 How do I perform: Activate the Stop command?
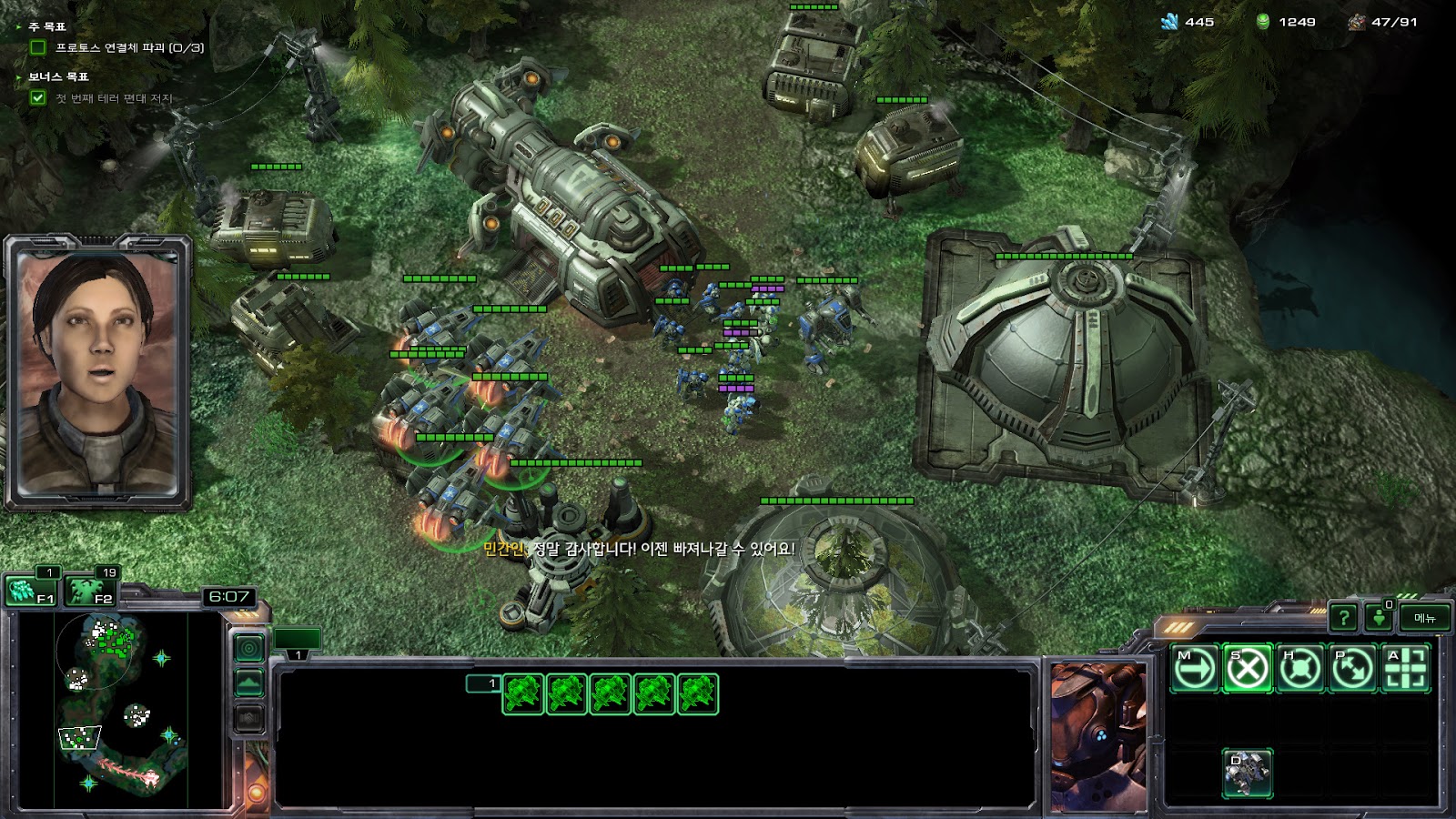(1247, 670)
